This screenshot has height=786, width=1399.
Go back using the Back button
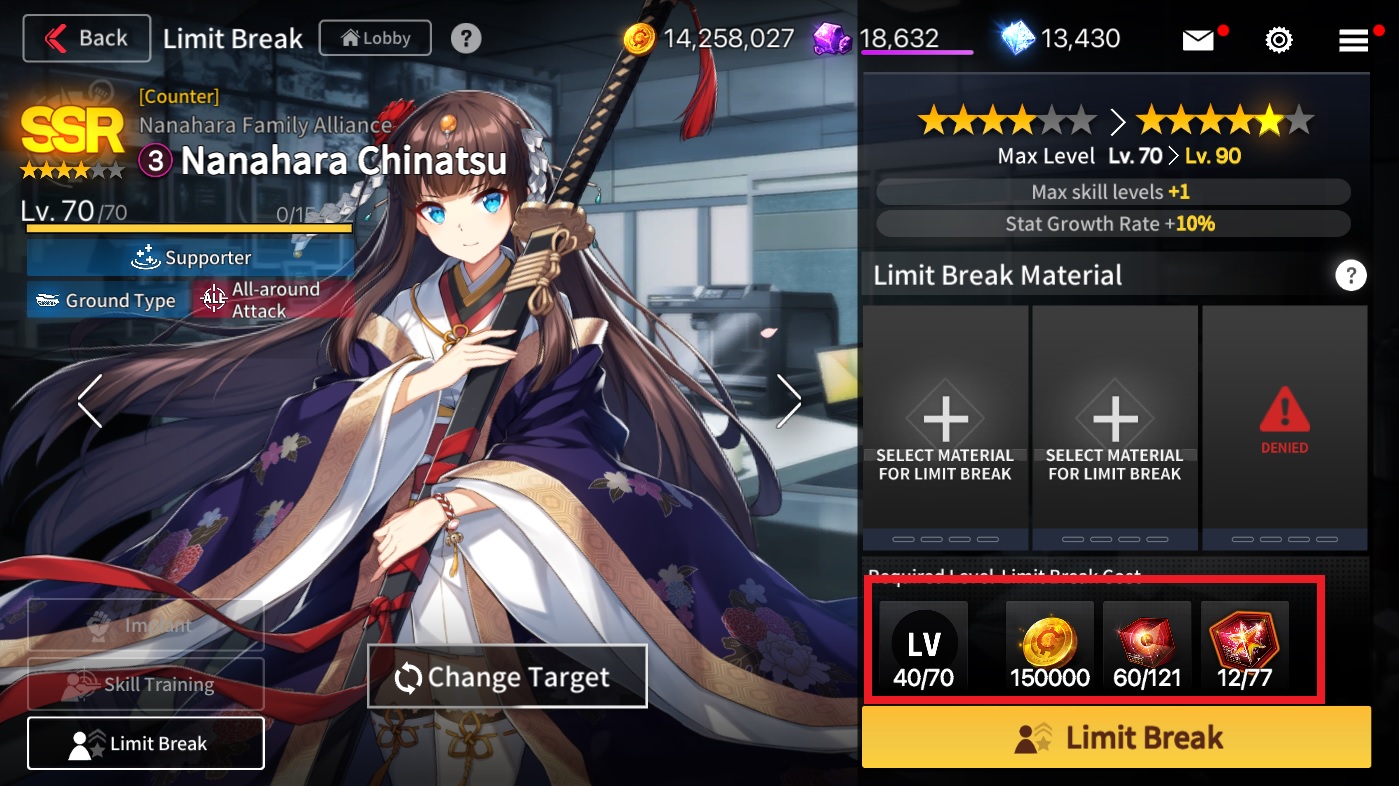pyautogui.click(x=86, y=39)
